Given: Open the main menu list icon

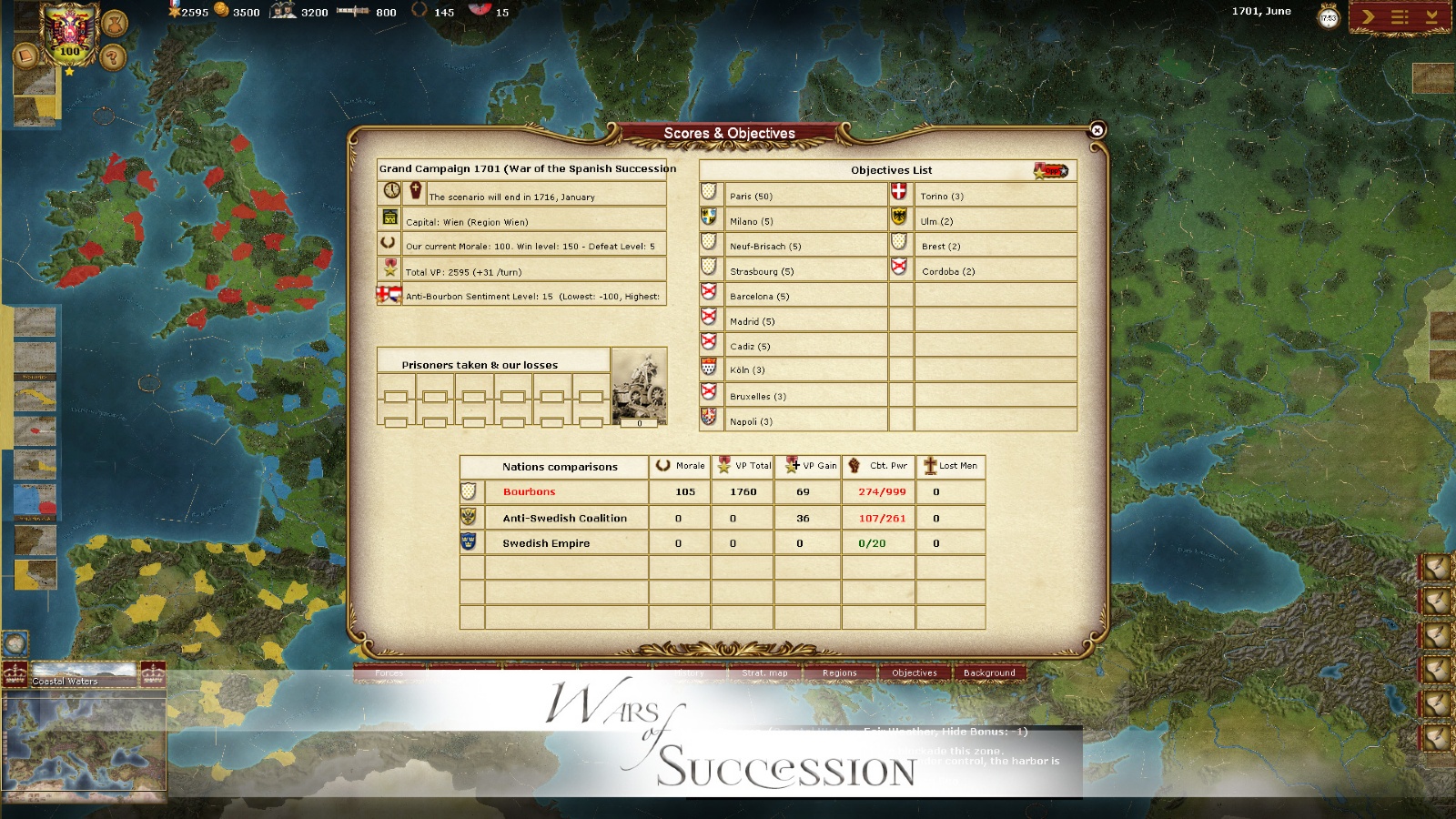Looking at the screenshot, I should click(x=1400, y=16).
